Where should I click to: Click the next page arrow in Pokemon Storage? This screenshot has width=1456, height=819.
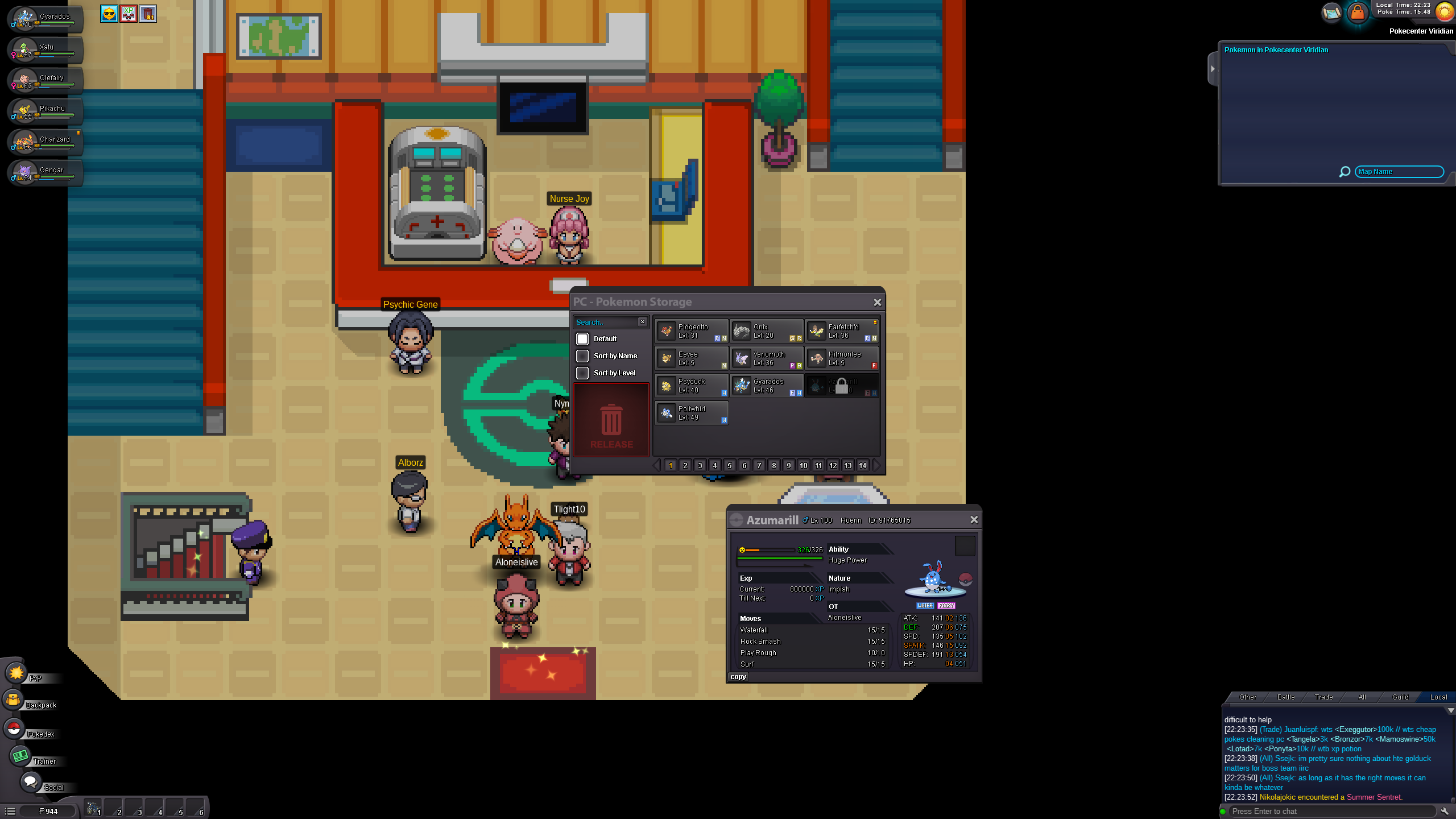(x=877, y=465)
